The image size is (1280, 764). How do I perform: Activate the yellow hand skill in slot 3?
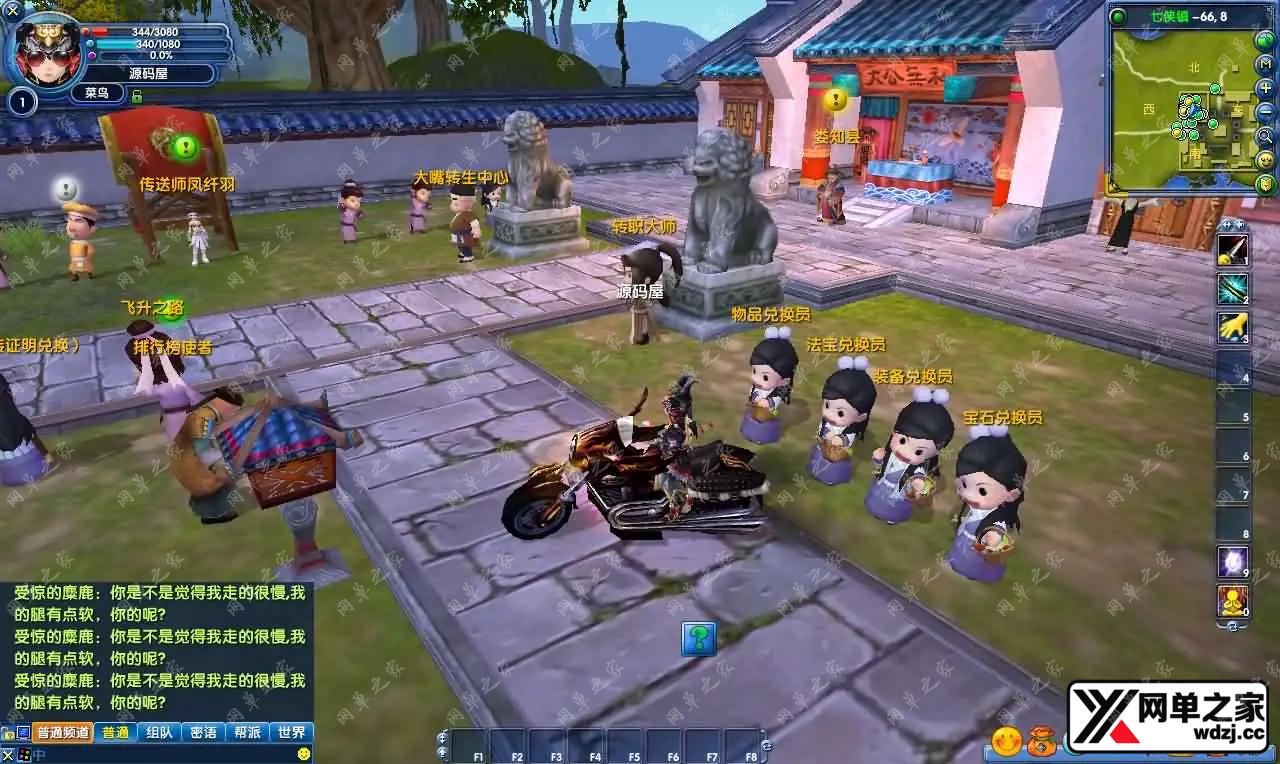(1232, 327)
